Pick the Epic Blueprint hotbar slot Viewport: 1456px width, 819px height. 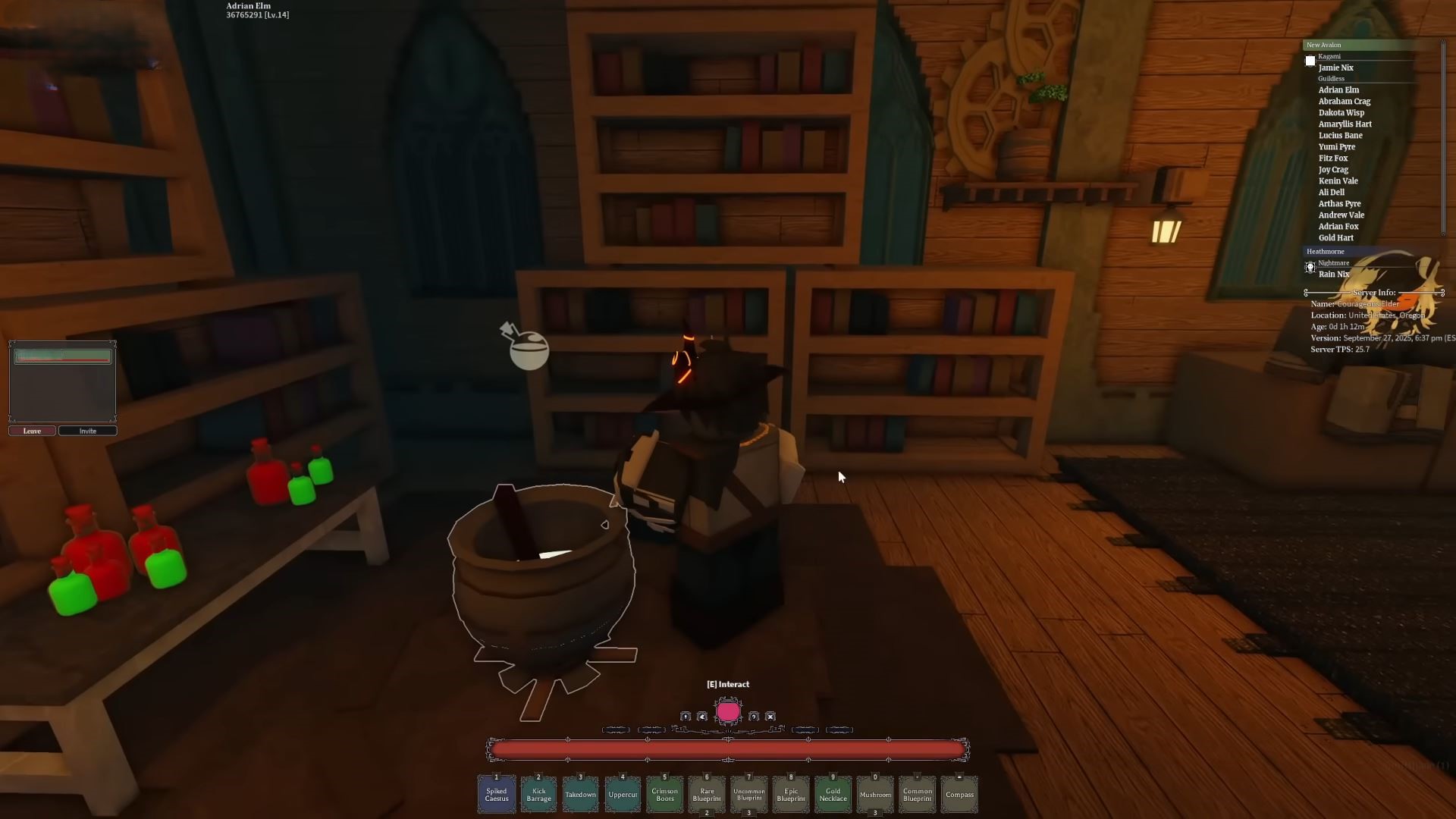tap(791, 794)
